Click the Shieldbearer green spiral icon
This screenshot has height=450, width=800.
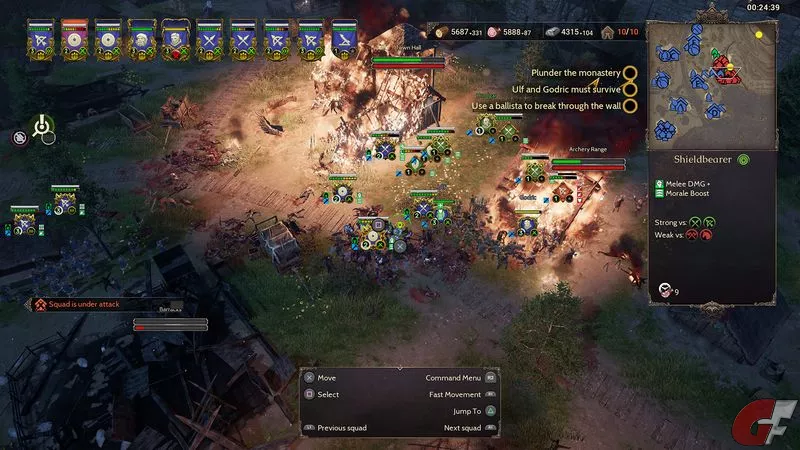(744, 159)
